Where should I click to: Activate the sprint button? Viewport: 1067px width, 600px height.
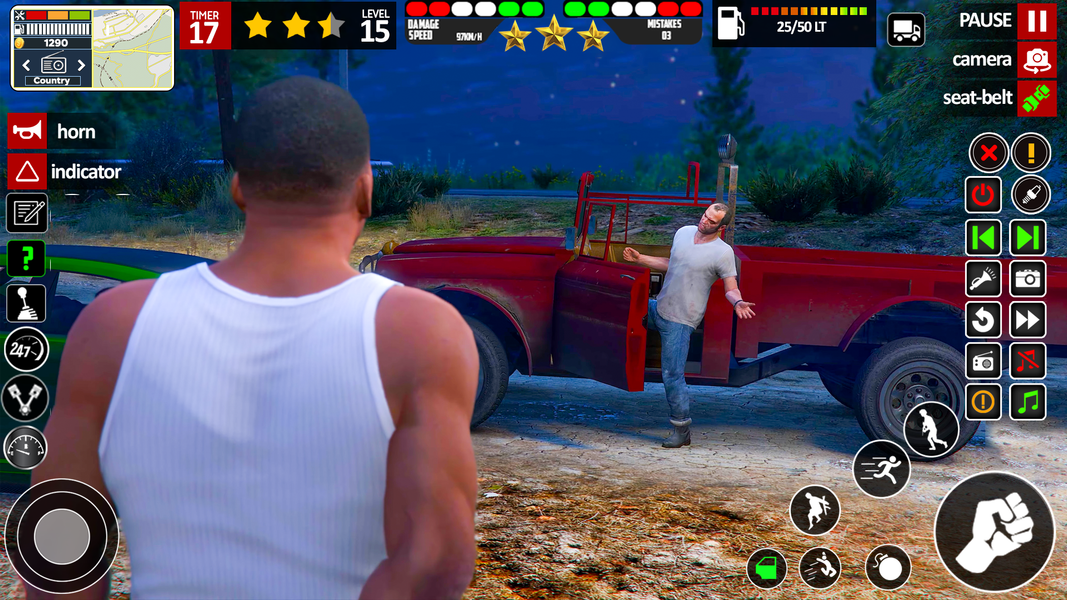[x=881, y=468]
